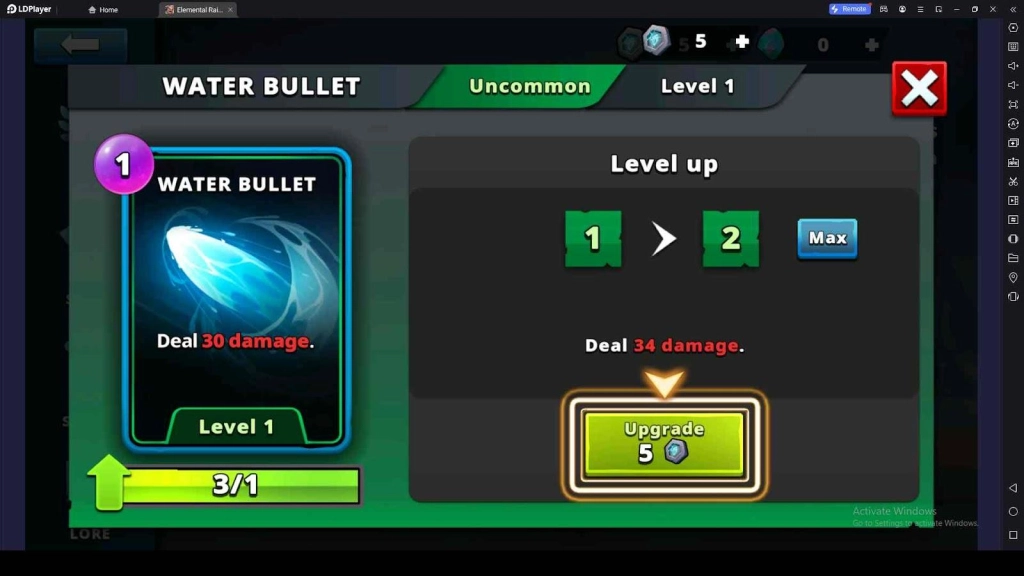Close the Water Bullet upgrade popup
1024x576 pixels.
[918, 89]
